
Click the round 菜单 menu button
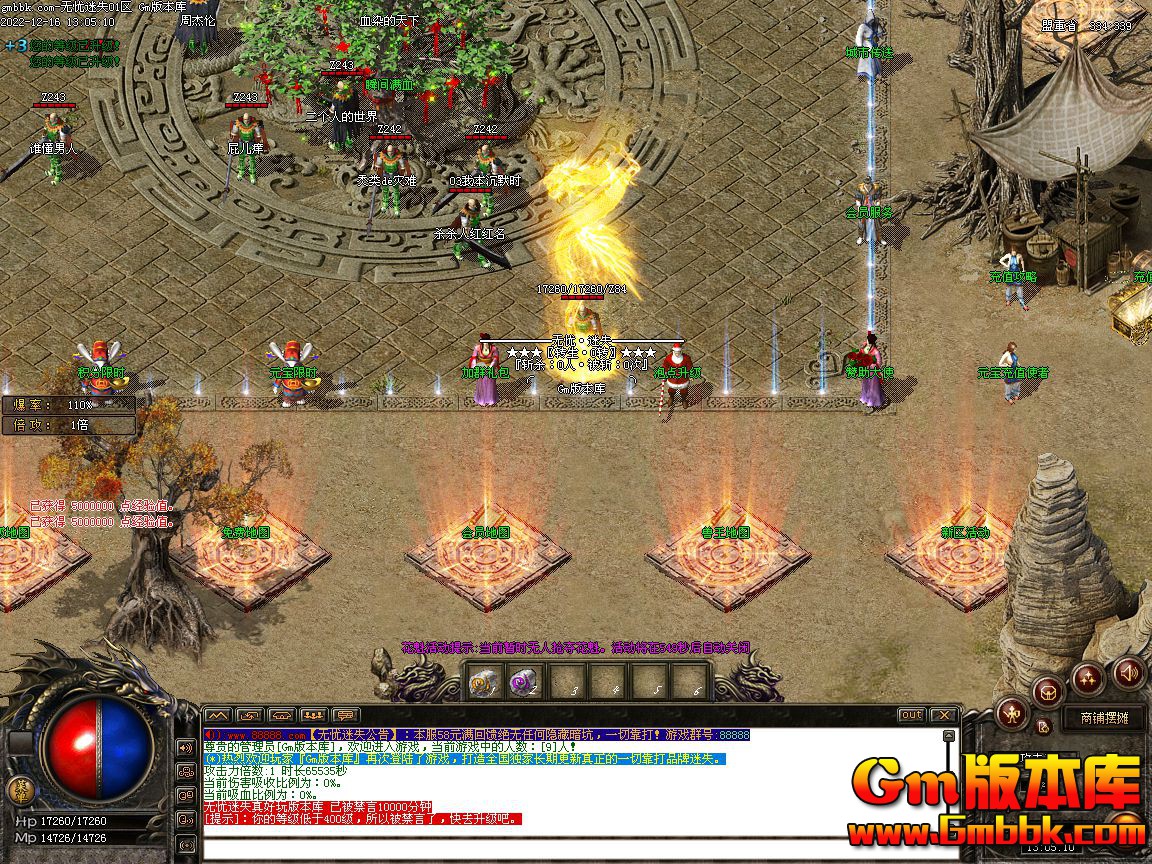(20, 790)
